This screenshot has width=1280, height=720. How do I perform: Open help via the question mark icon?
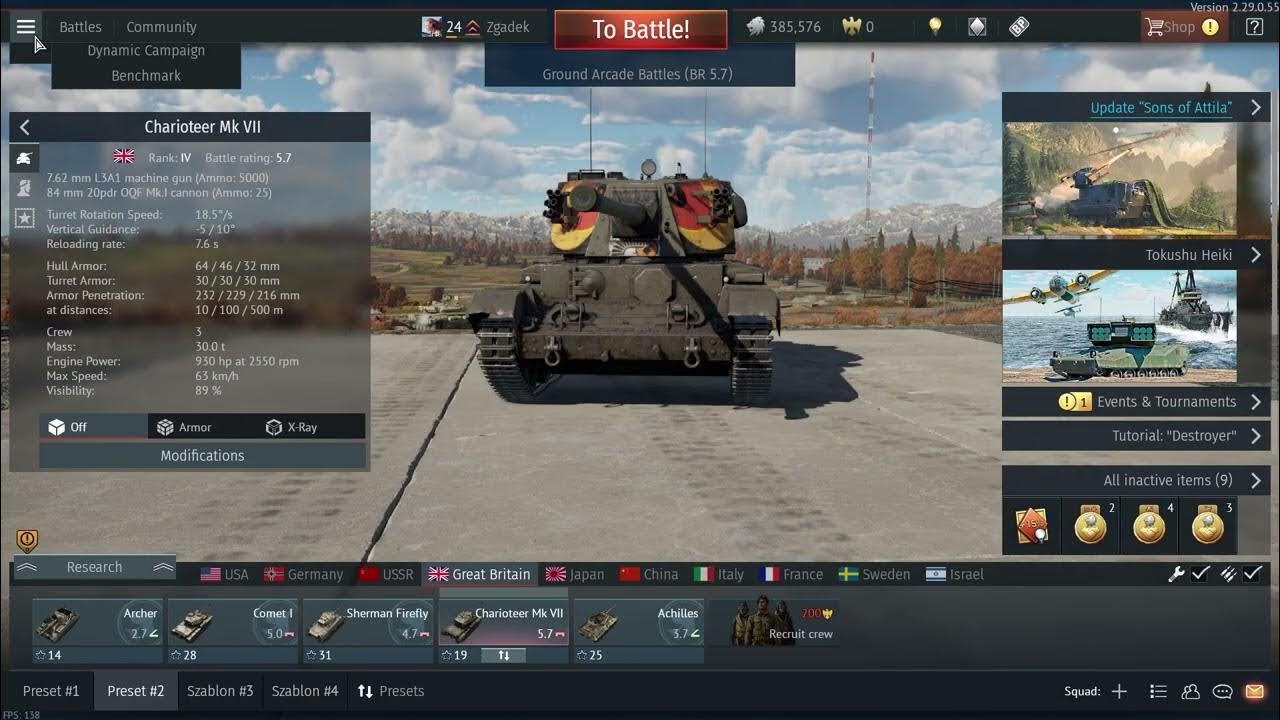coord(1253,27)
